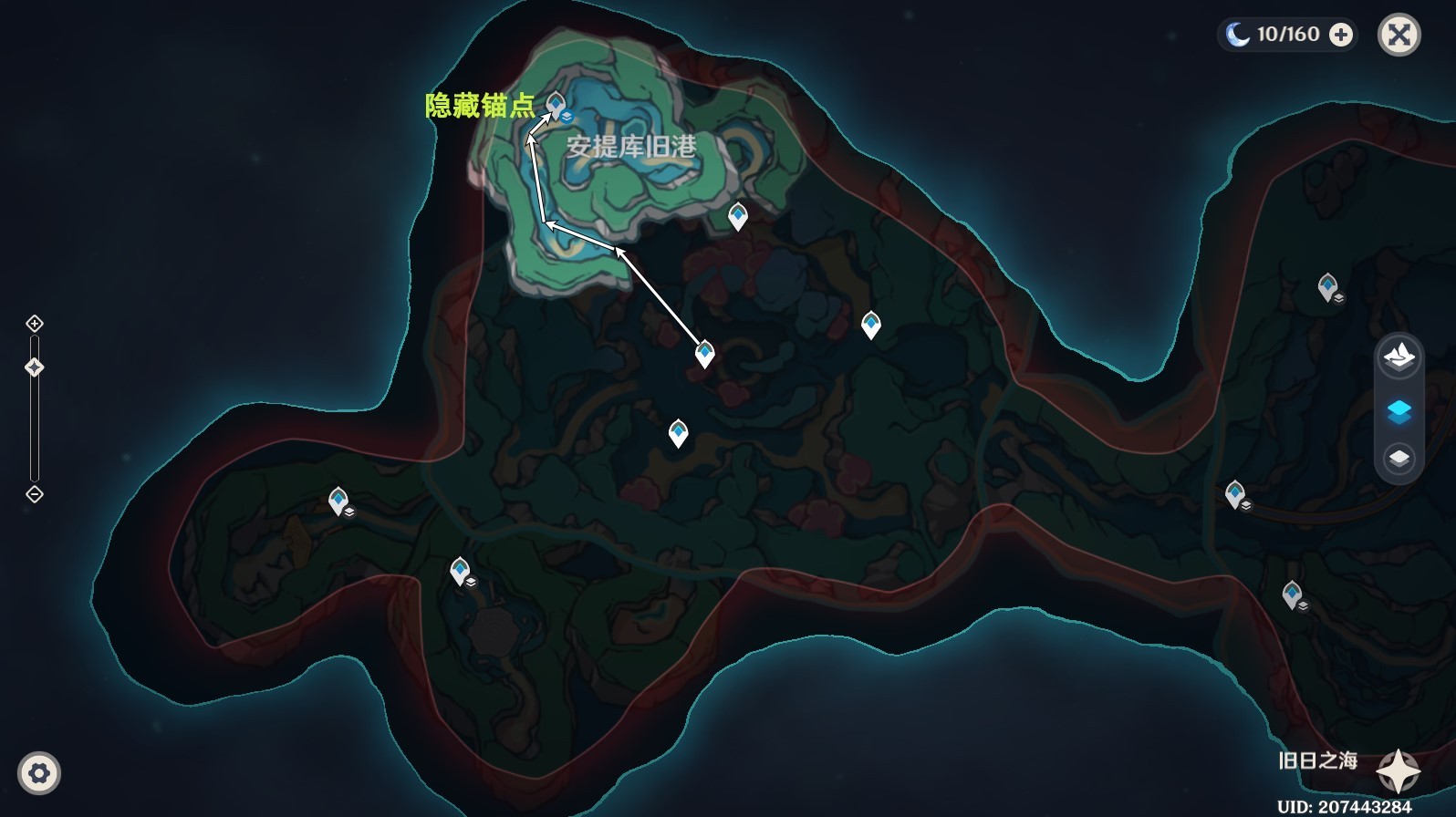Zoom in the map with the plus button
The width and height of the screenshot is (1456, 817).
click(x=35, y=324)
